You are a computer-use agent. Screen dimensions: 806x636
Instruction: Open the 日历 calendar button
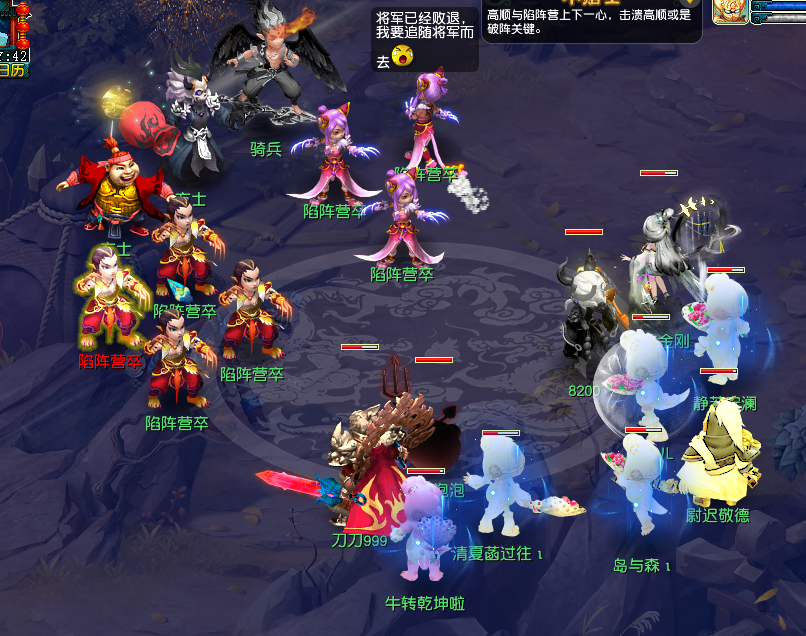(x=12, y=70)
